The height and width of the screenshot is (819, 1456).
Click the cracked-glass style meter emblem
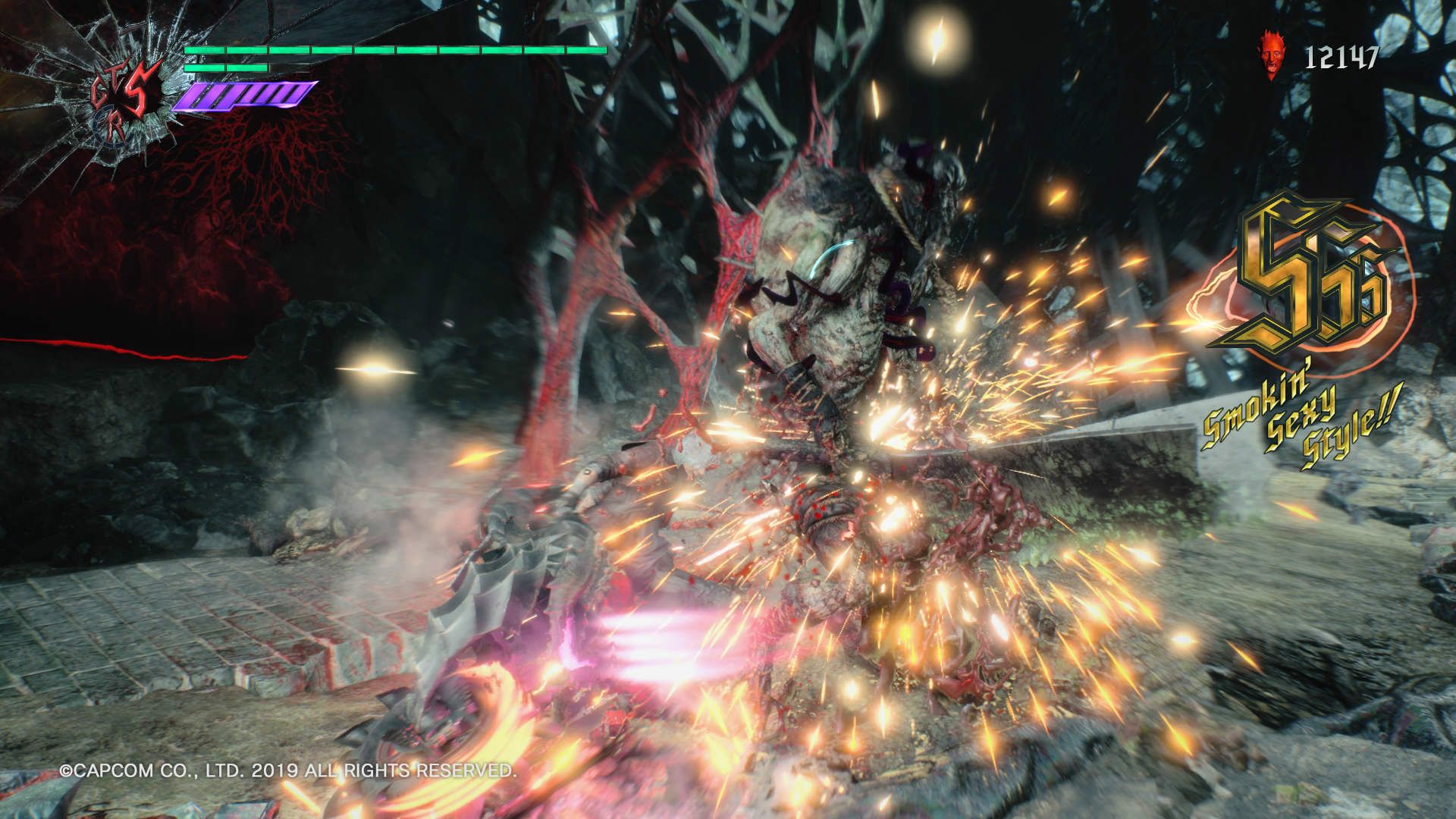(121, 91)
